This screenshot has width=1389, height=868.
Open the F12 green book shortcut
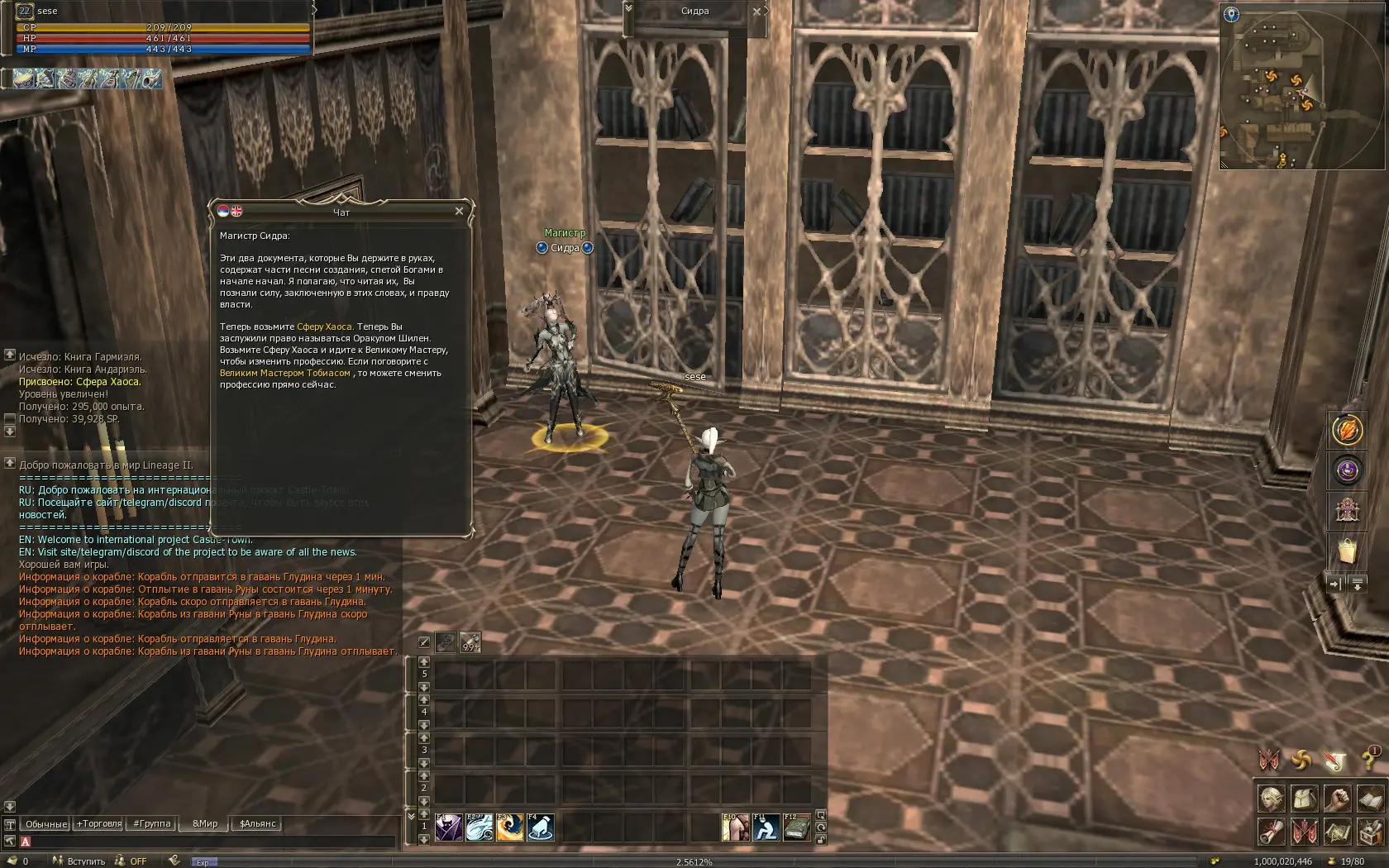point(797,827)
